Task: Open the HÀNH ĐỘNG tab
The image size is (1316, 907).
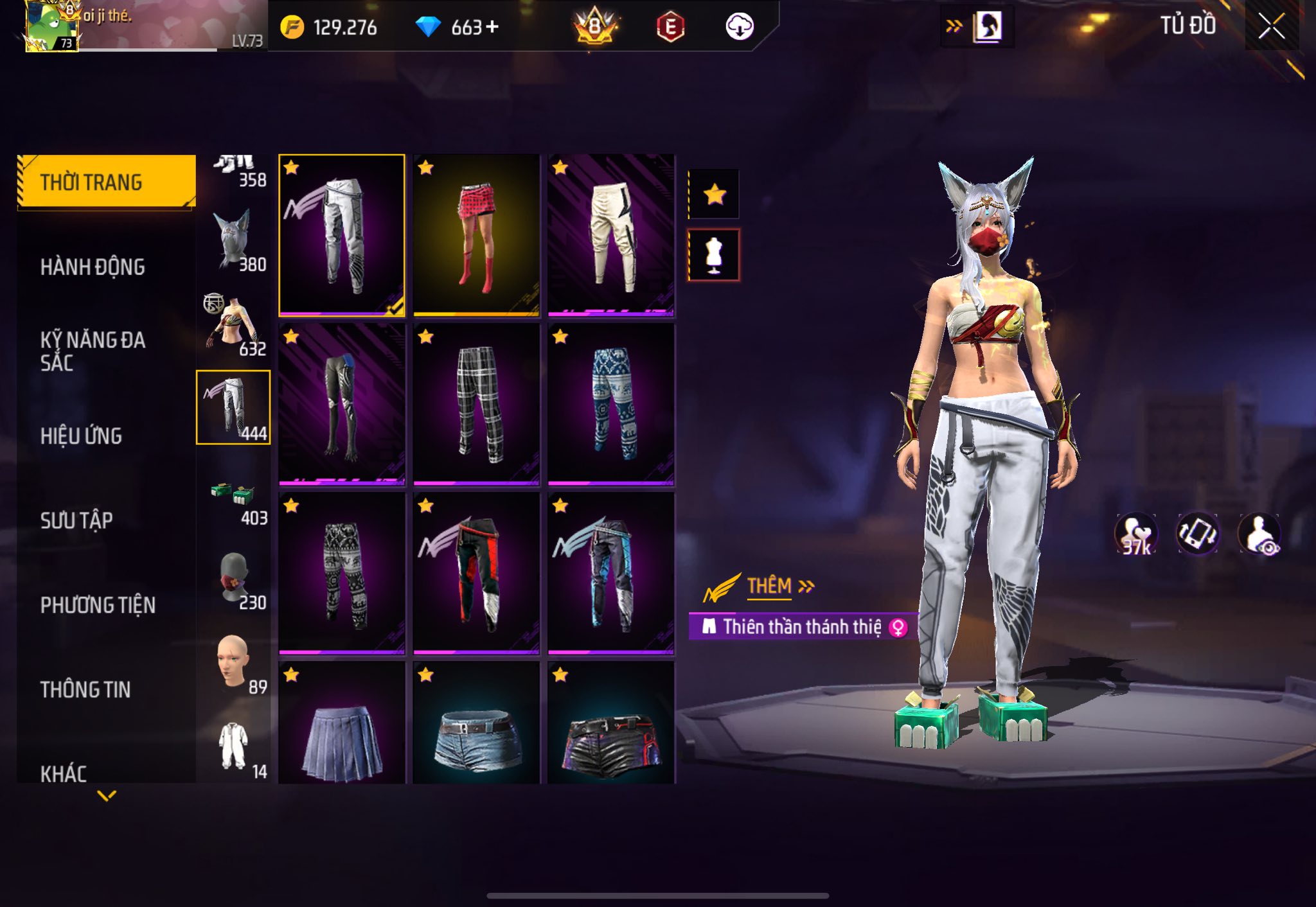Action: click(93, 267)
